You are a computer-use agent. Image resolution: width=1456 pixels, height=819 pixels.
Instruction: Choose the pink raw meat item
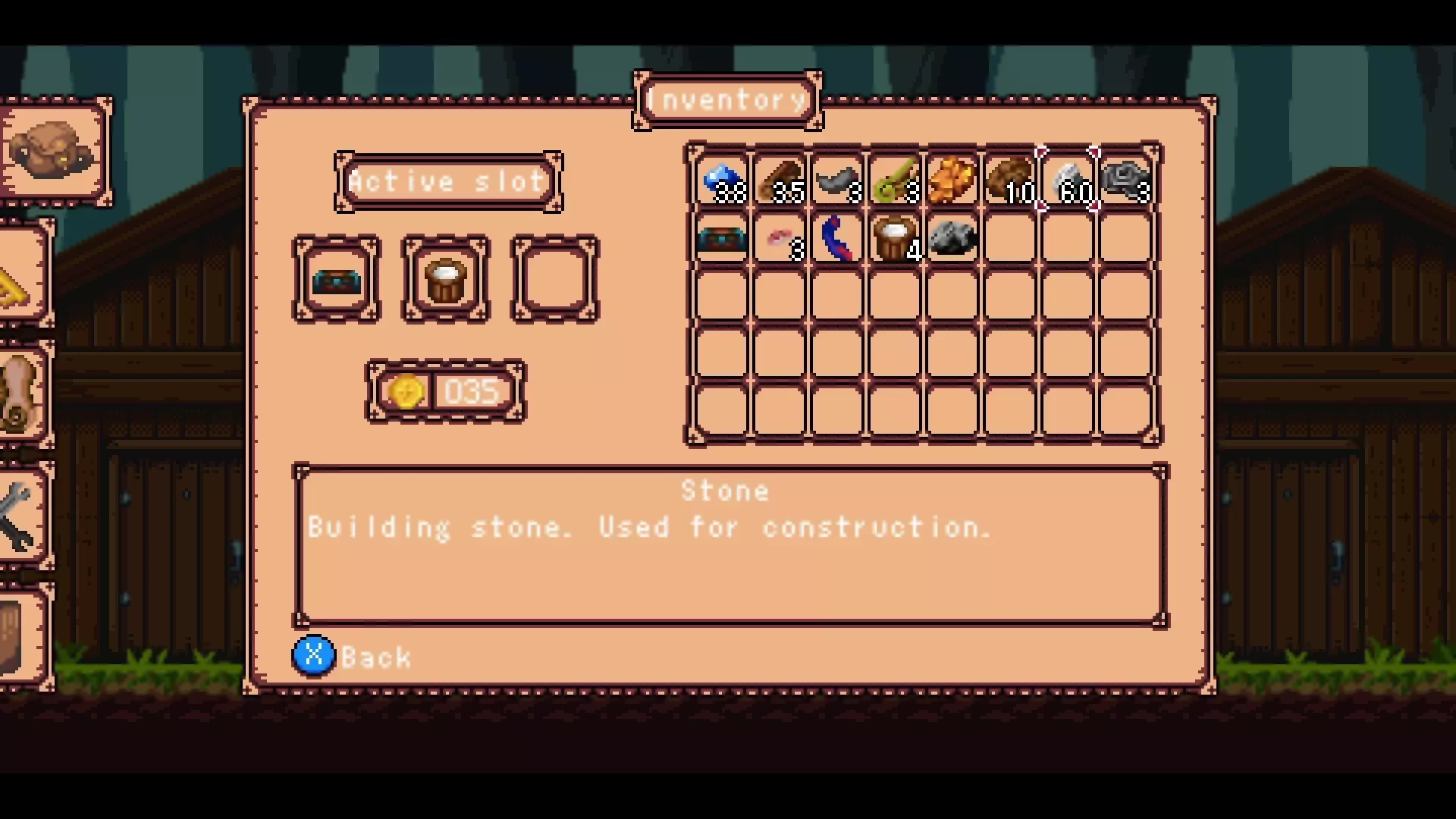pyautogui.click(x=780, y=239)
